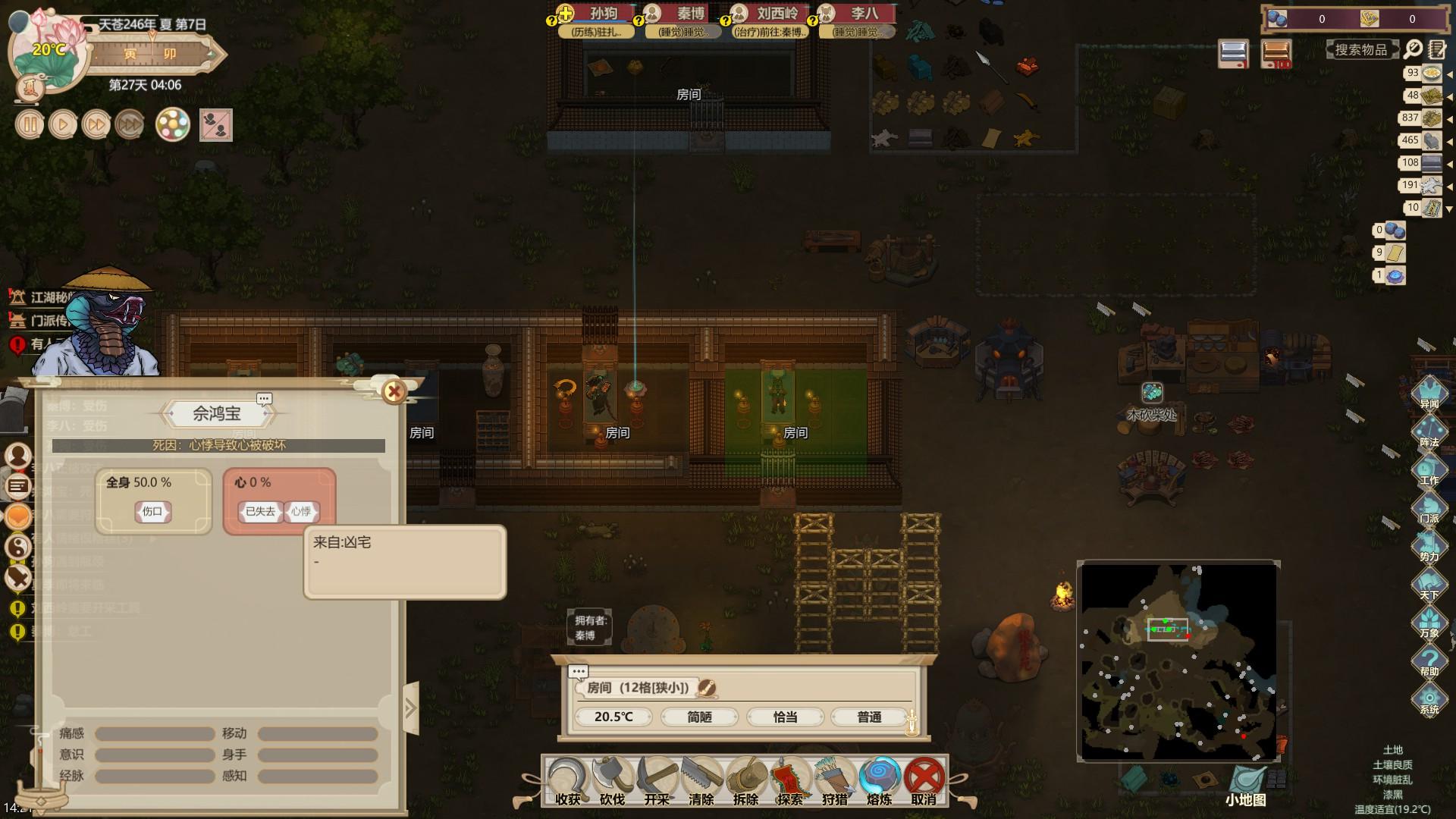This screenshot has height=819, width=1456.
Task: Open the 小地图 minimap view
Action: tap(1246, 786)
